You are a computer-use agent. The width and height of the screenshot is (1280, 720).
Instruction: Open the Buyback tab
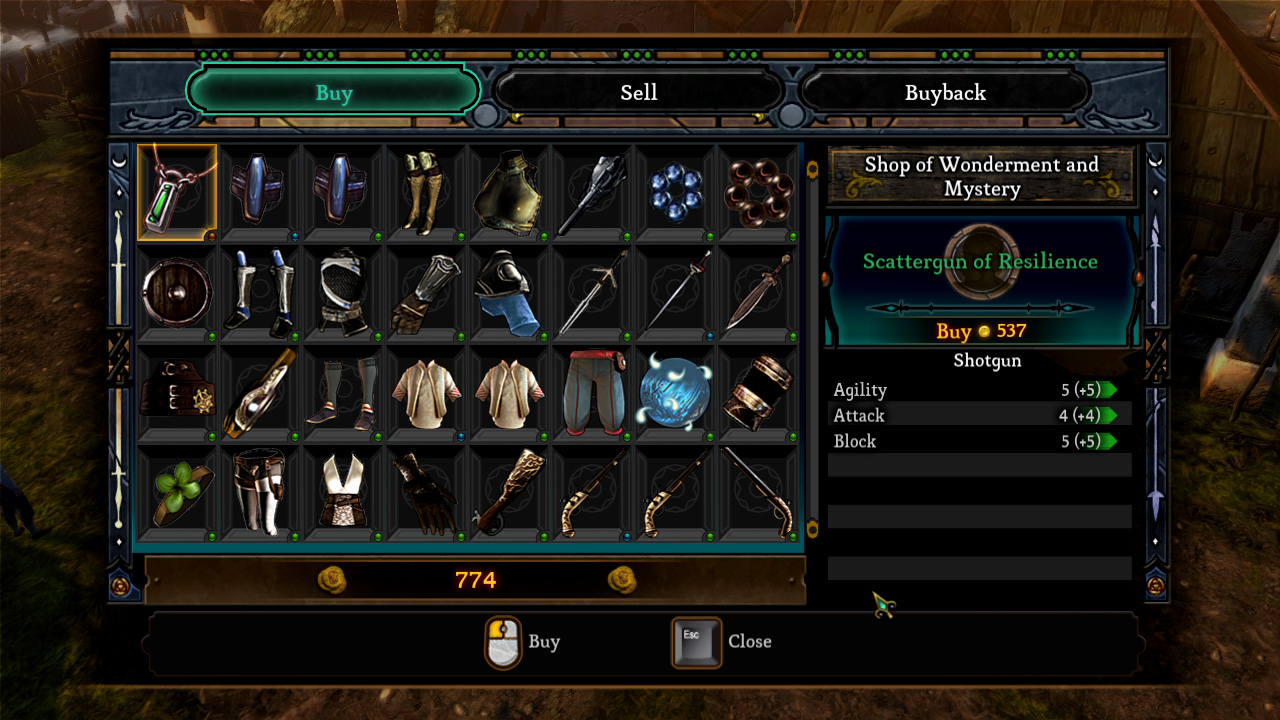[946, 92]
